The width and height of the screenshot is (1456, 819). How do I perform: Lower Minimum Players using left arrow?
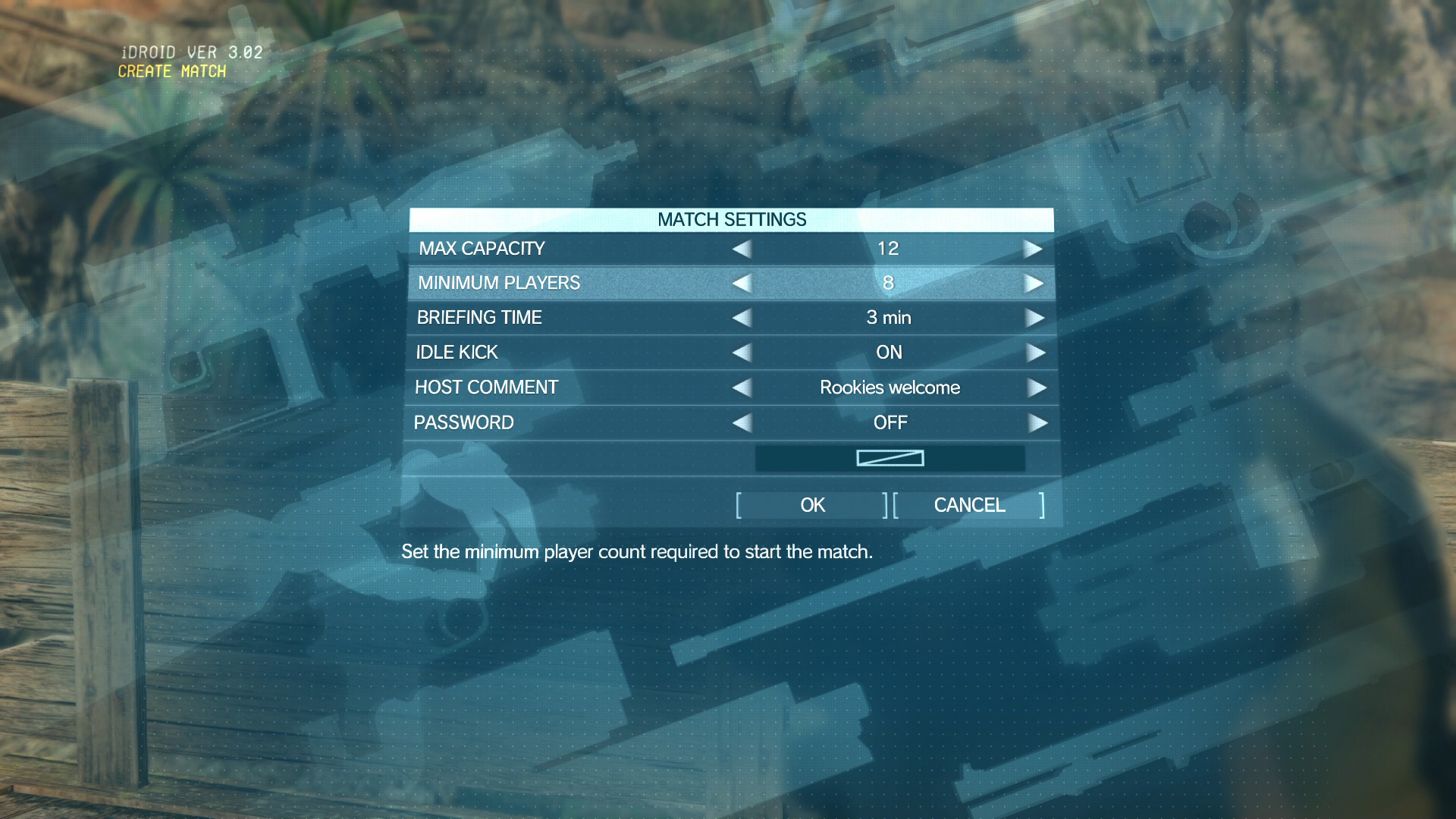tap(742, 284)
